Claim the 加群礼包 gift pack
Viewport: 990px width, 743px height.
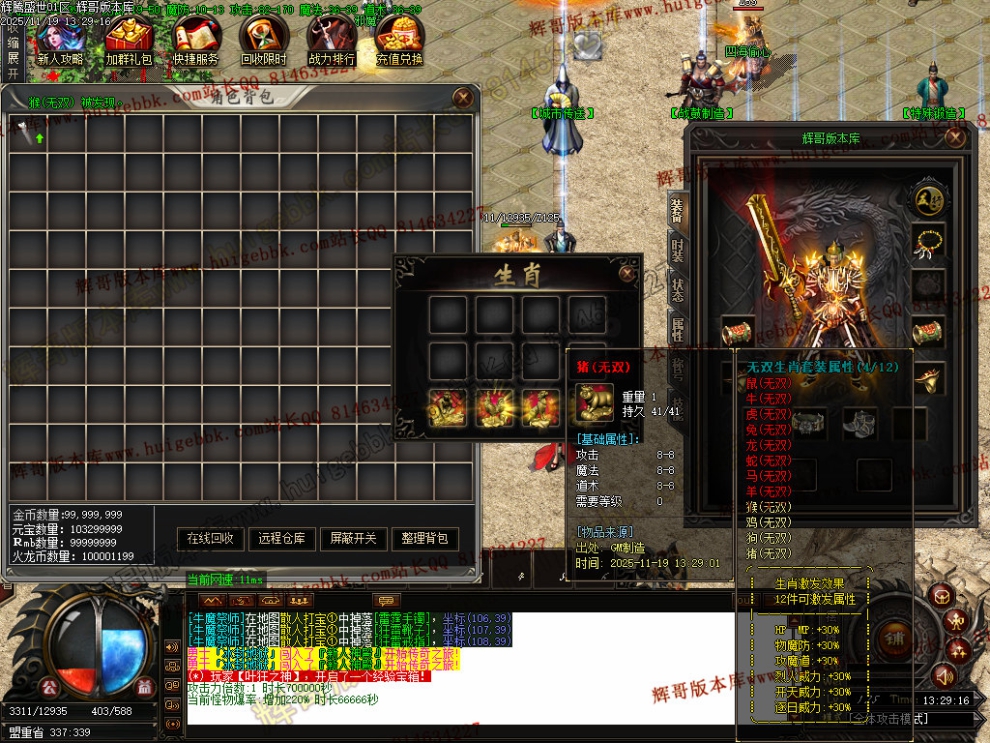point(128,42)
